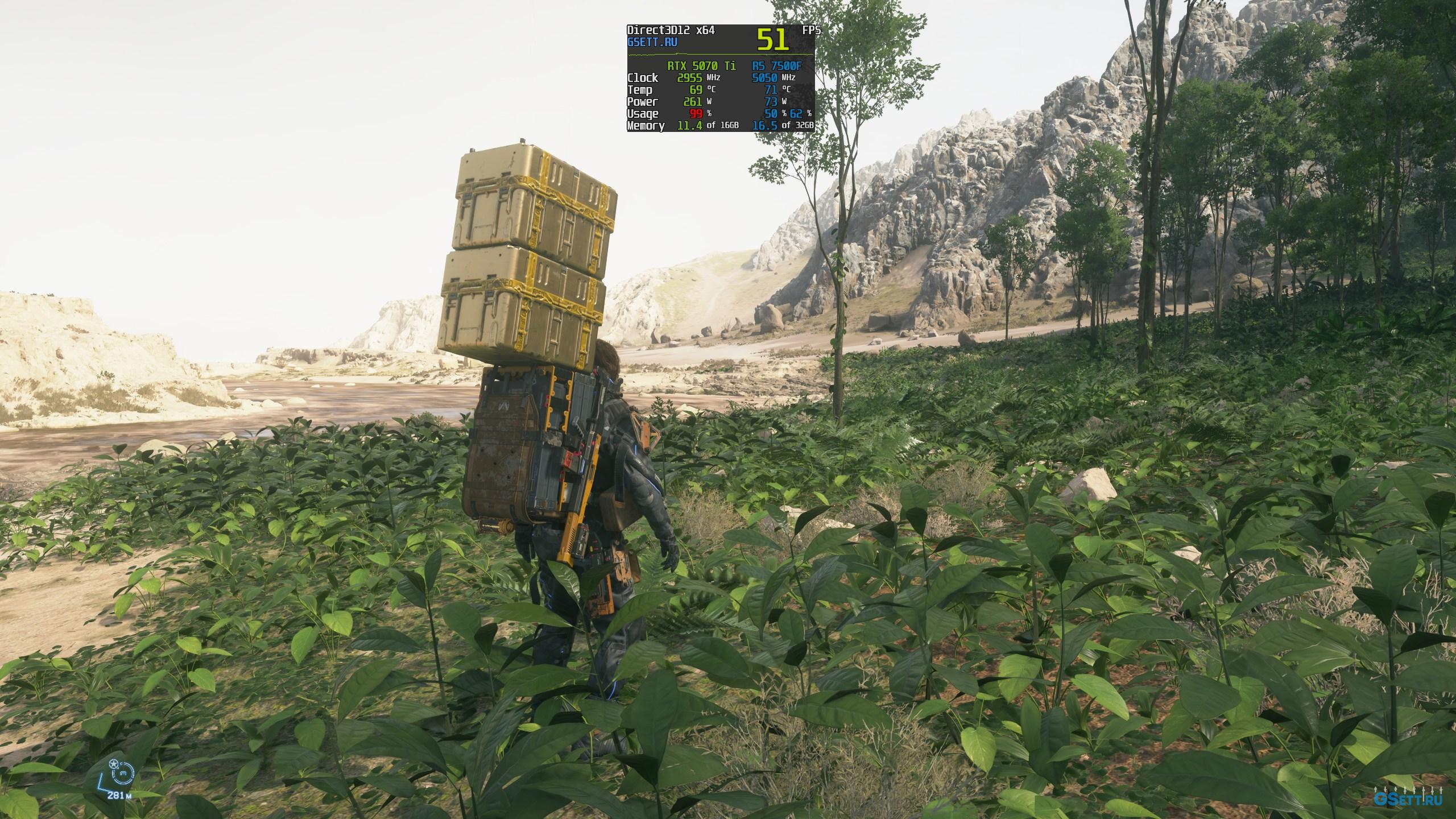
Task: Select the circular destination marker icon
Action: click(x=123, y=772)
